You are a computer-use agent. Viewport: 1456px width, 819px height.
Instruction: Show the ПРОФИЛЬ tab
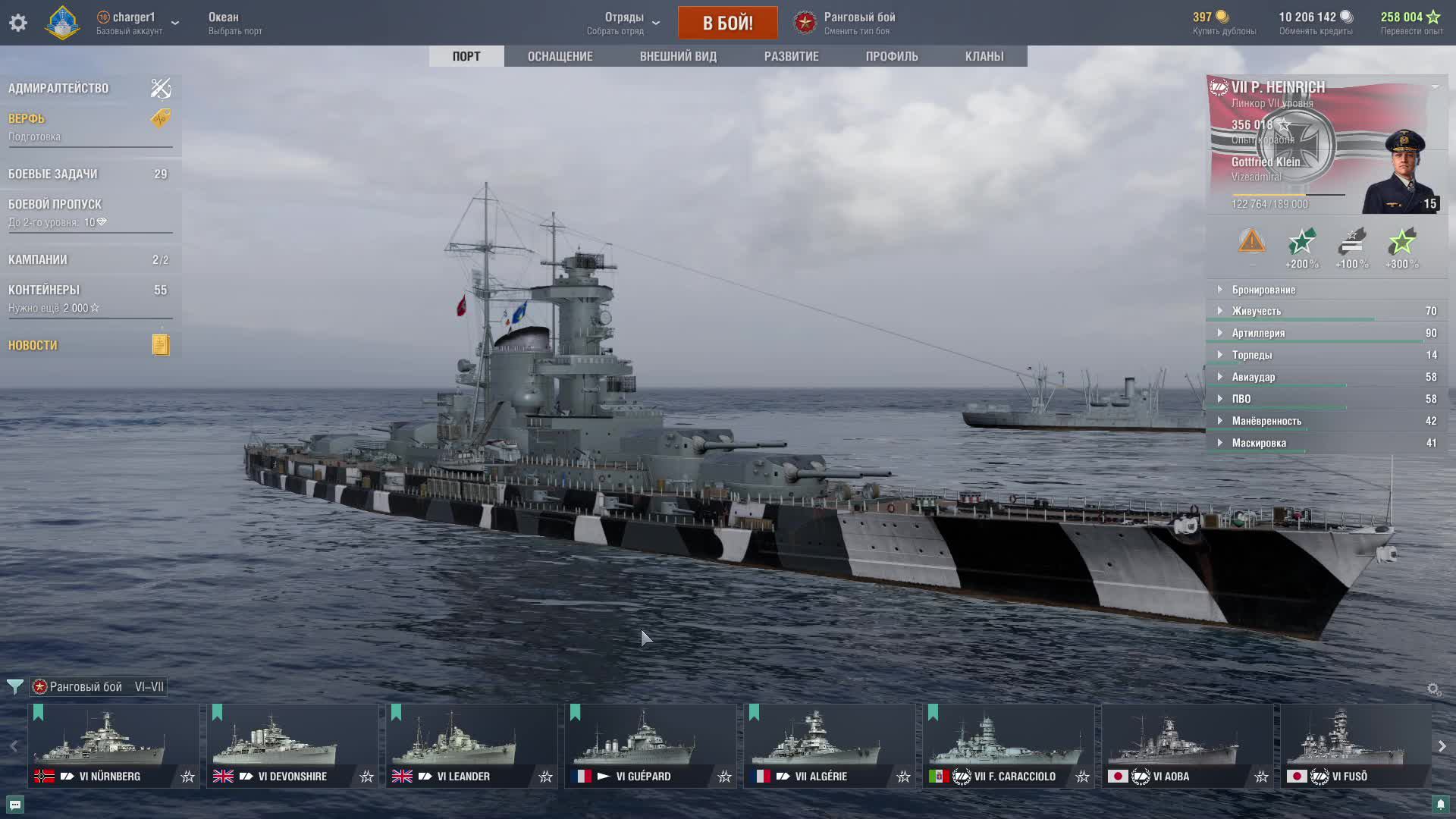point(892,56)
